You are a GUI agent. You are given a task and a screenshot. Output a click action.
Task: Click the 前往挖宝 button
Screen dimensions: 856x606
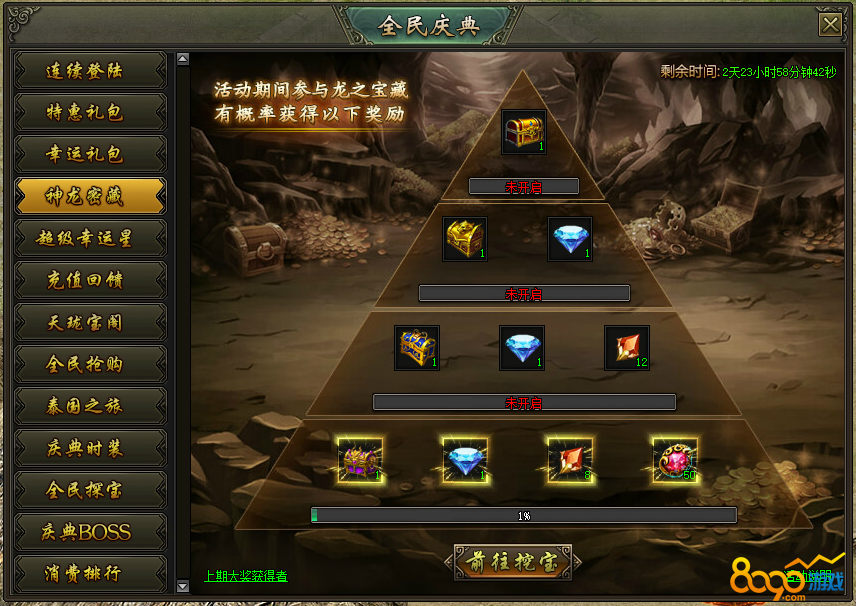coord(513,563)
